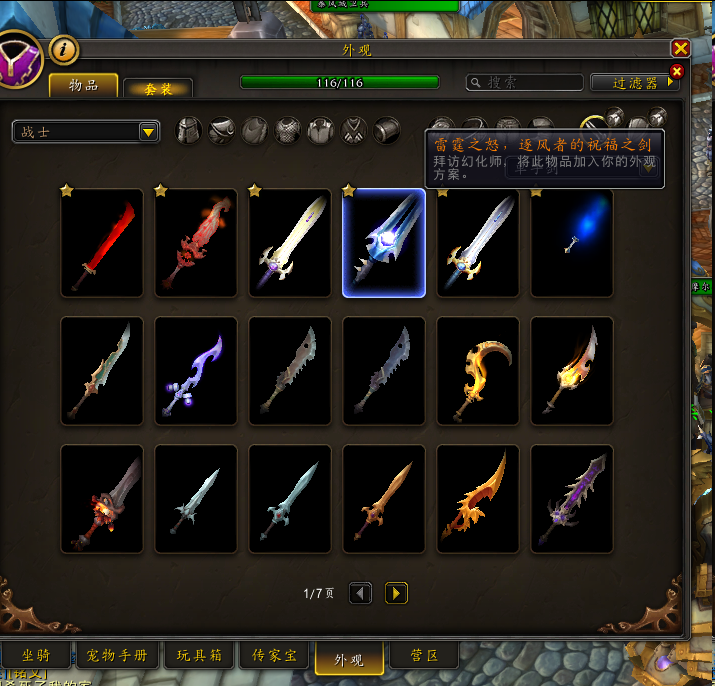Open the 战士 class dropdown

pyautogui.click(x=87, y=131)
